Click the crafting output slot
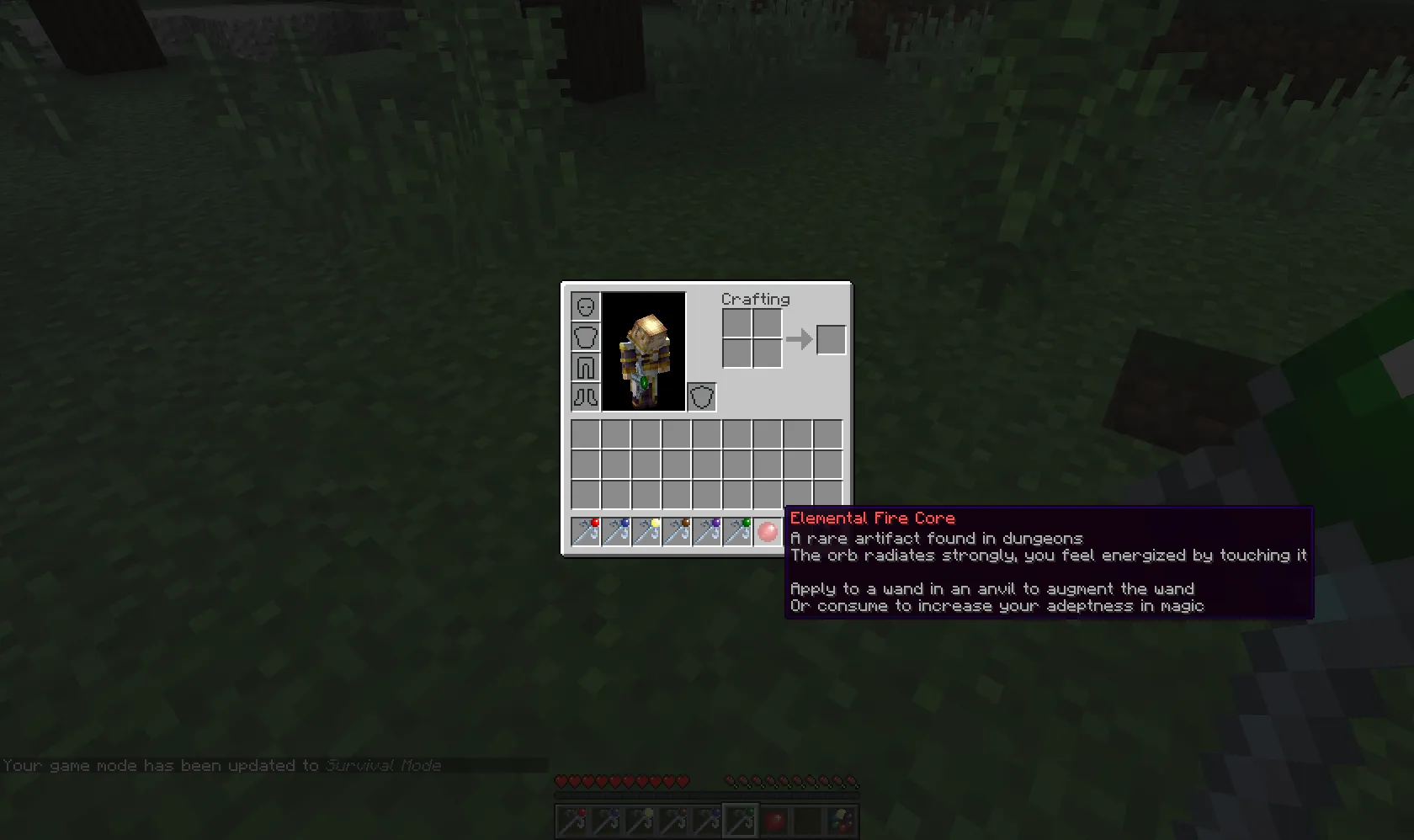1414x840 pixels. [830, 338]
